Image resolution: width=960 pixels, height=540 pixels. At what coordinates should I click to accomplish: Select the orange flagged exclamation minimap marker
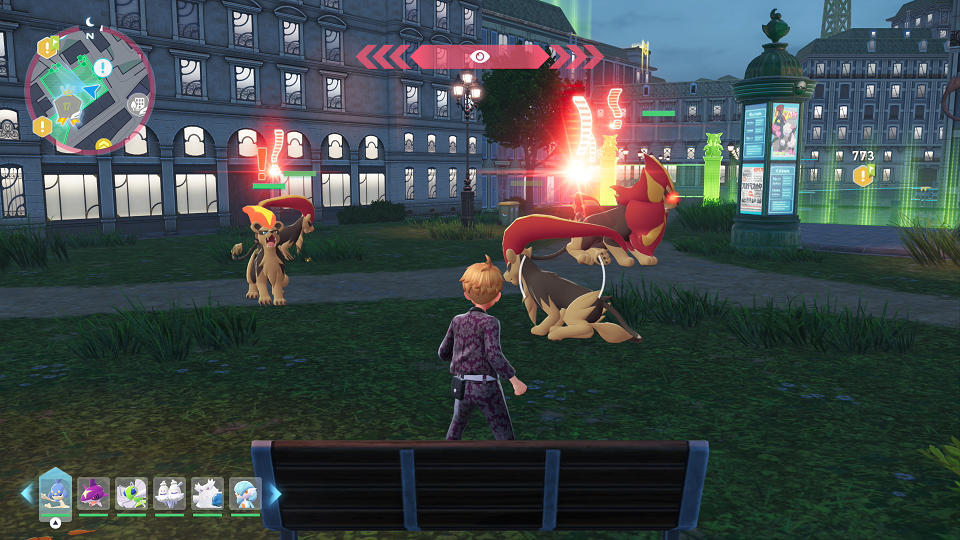[x=47, y=47]
